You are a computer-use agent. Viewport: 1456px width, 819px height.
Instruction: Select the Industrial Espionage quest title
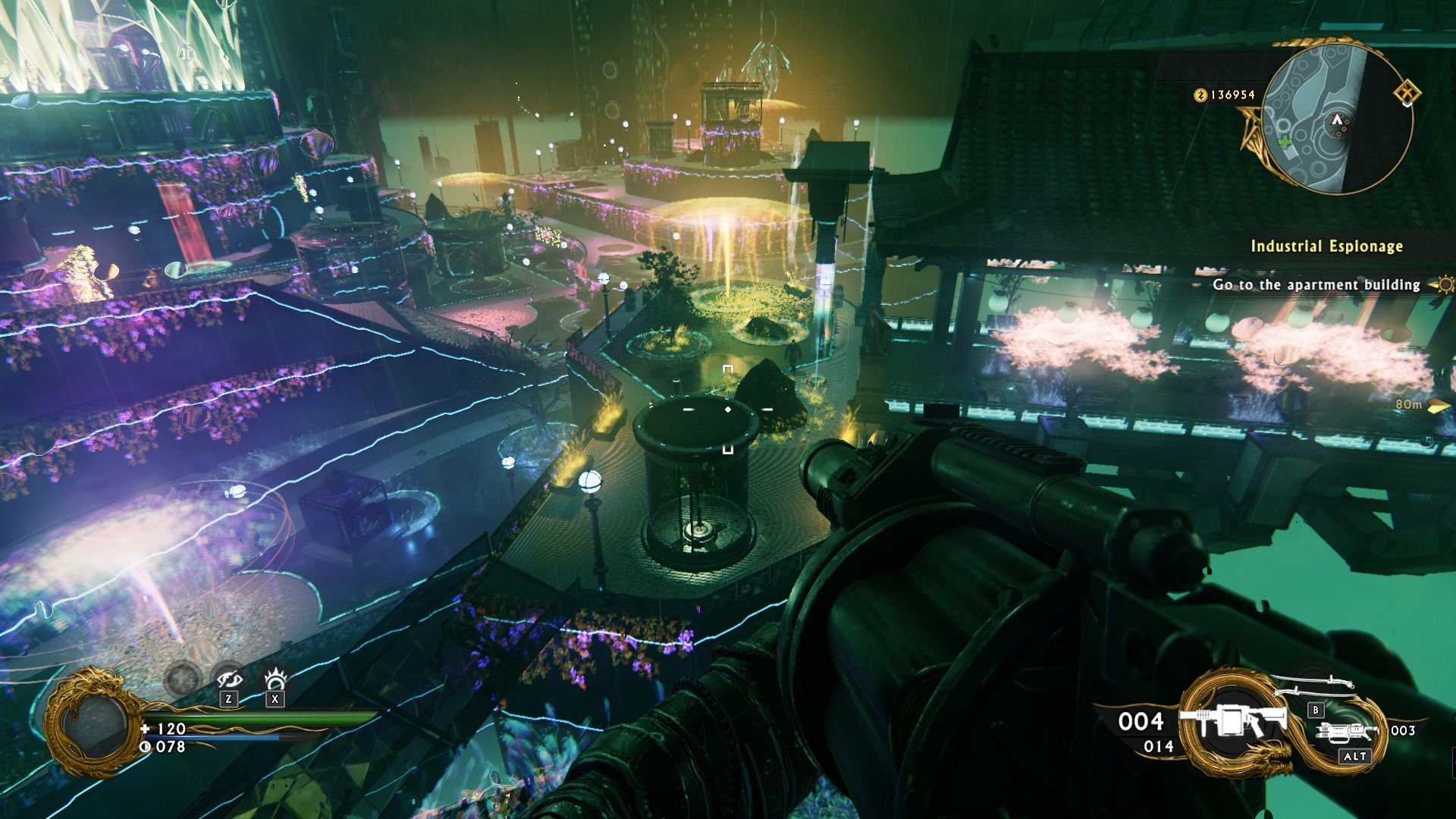tap(1326, 246)
